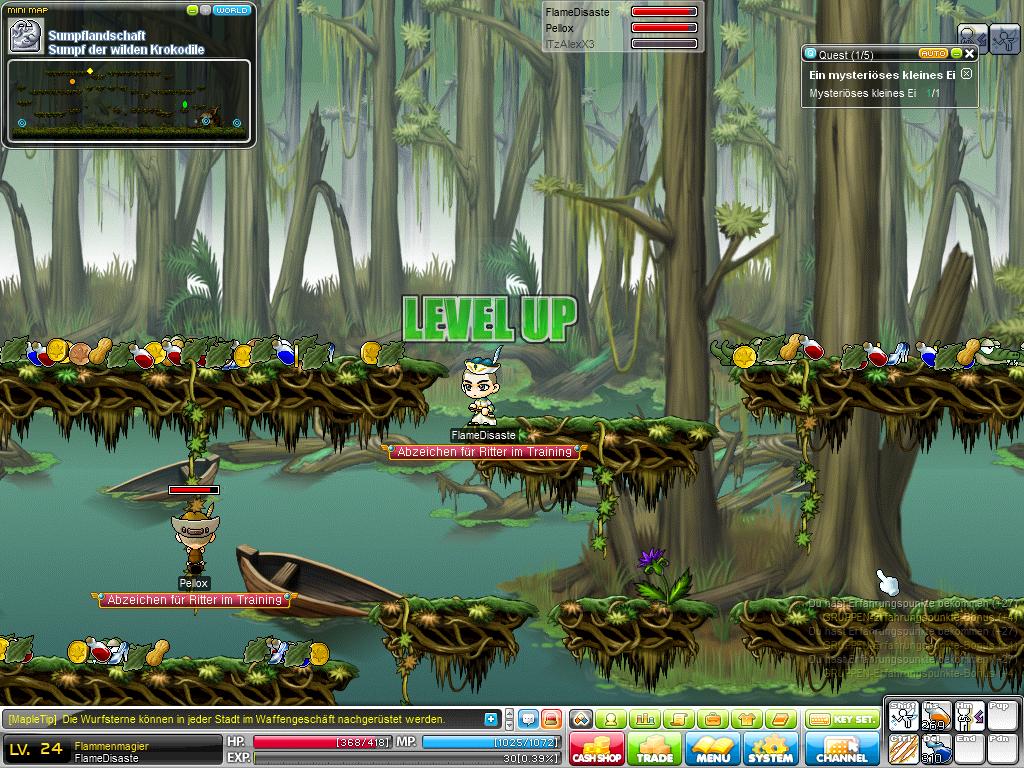Image resolution: width=1024 pixels, height=768 pixels.
Task: Activate the skill in the Shift slot
Action: (903, 717)
